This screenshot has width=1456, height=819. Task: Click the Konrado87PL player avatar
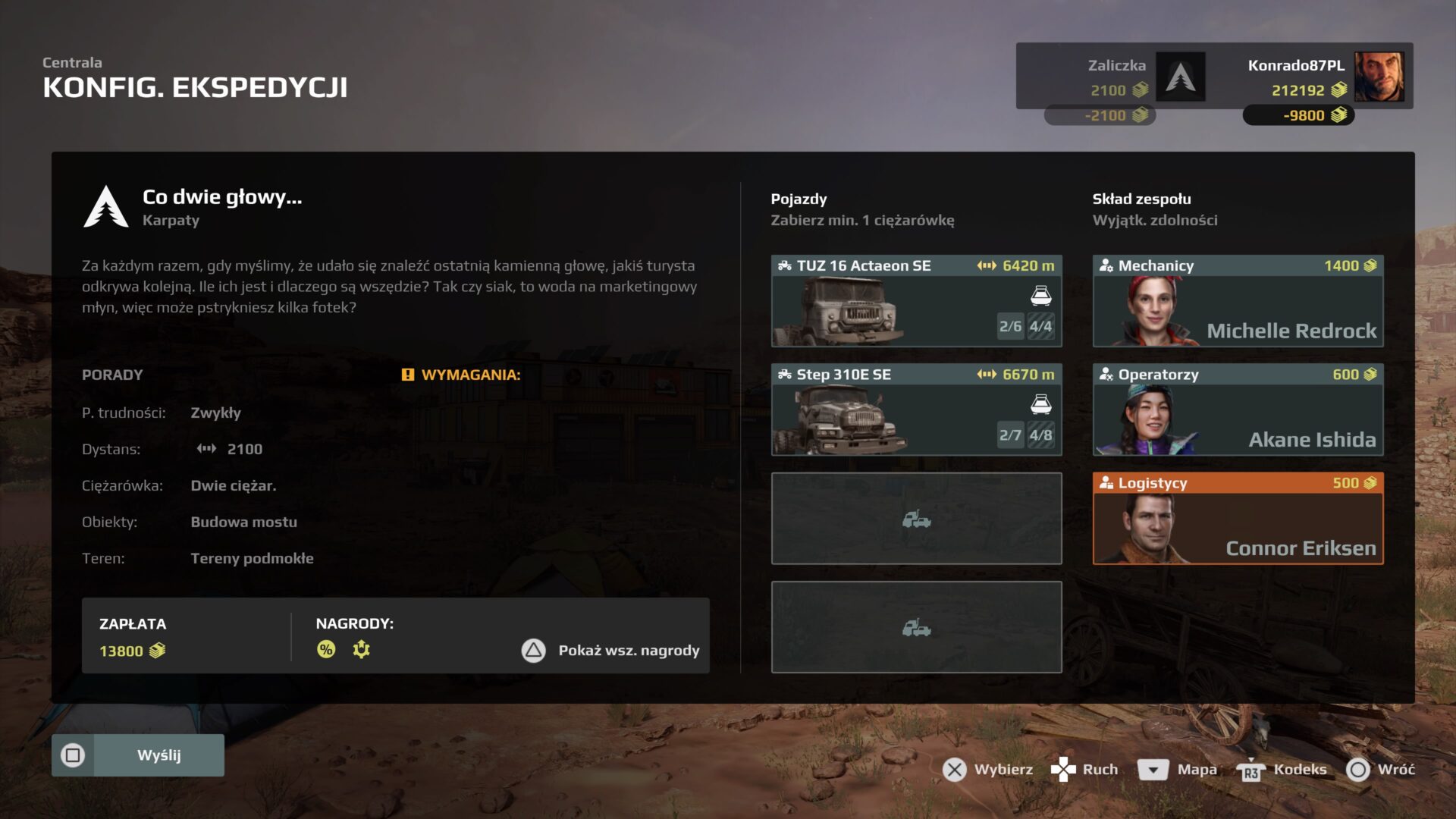tap(1379, 77)
